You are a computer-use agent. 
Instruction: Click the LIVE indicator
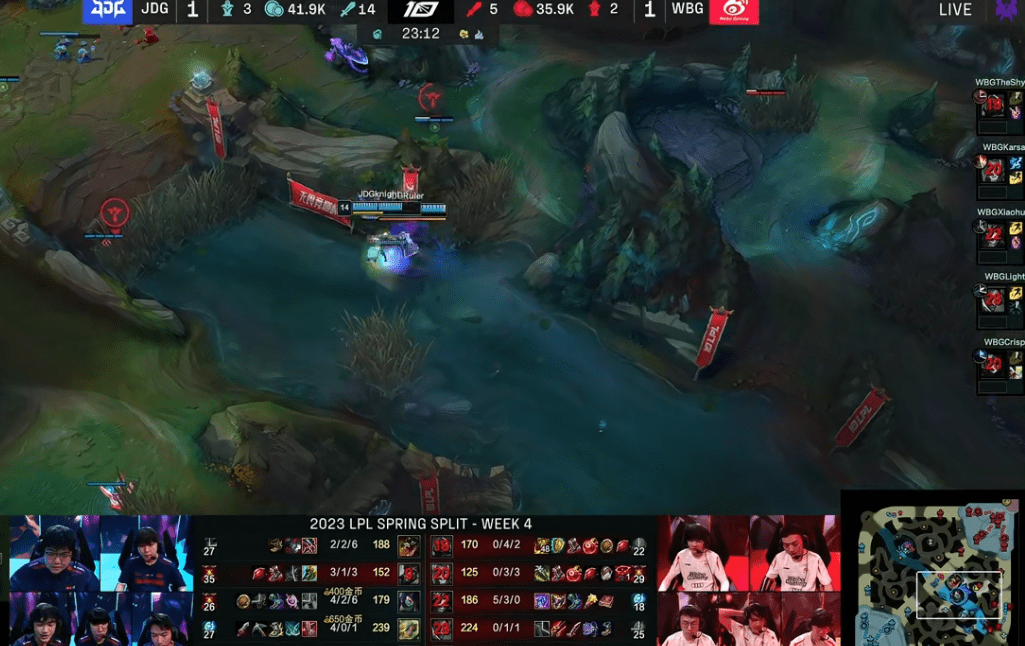coord(955,10)
